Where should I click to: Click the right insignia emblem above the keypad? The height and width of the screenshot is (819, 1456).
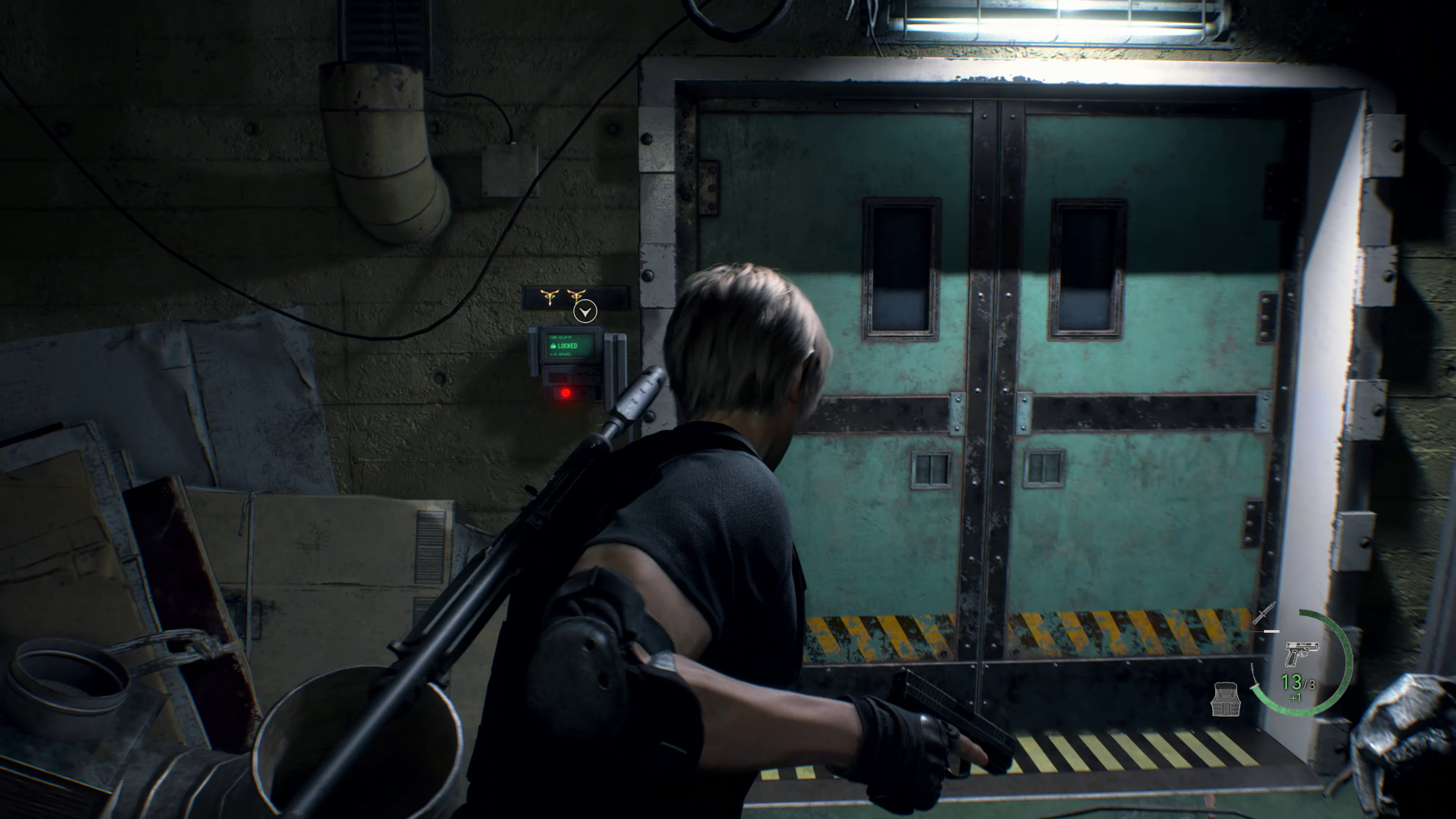tap(576, 296)
